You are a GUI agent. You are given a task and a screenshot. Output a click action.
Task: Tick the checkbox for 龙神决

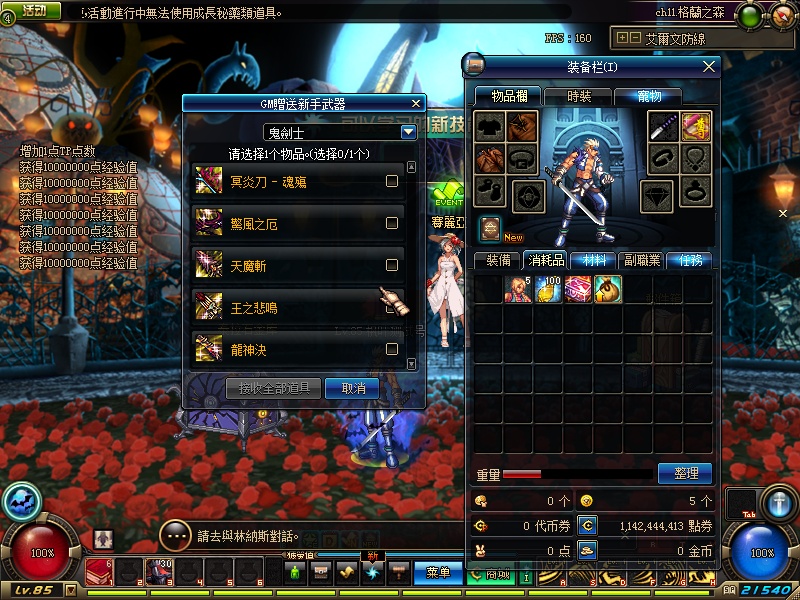[x=392, y=349]
